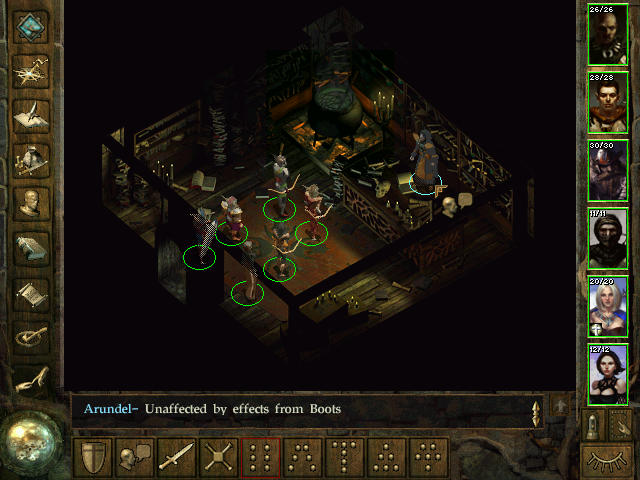Screen dimensions: 640x480
Task: Open the priest scroll icon
Action: [32, 294]
